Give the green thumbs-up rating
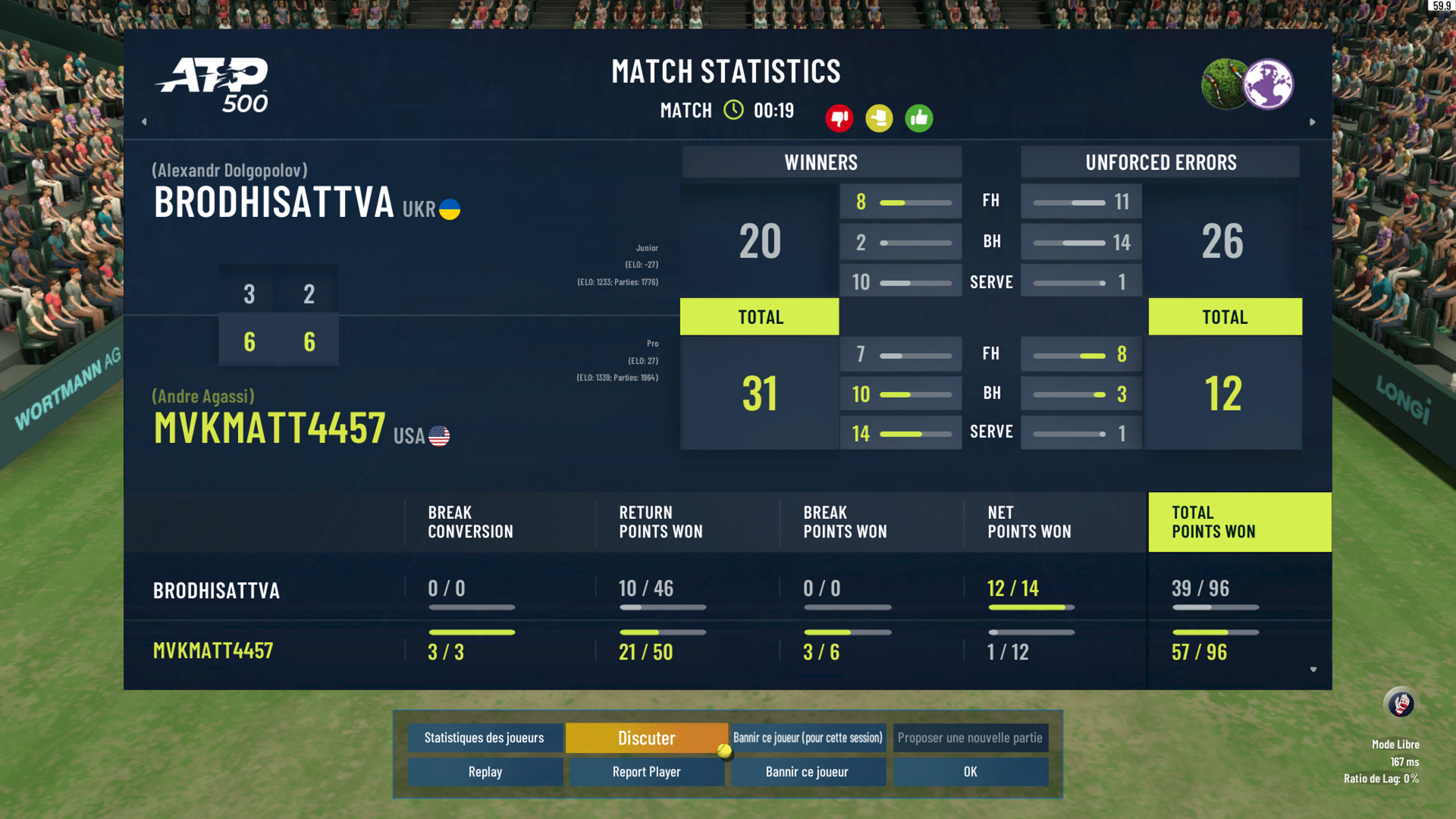The width and height of the screenshot is (1456, 819). pyautogui.click(x=918, y=118)
